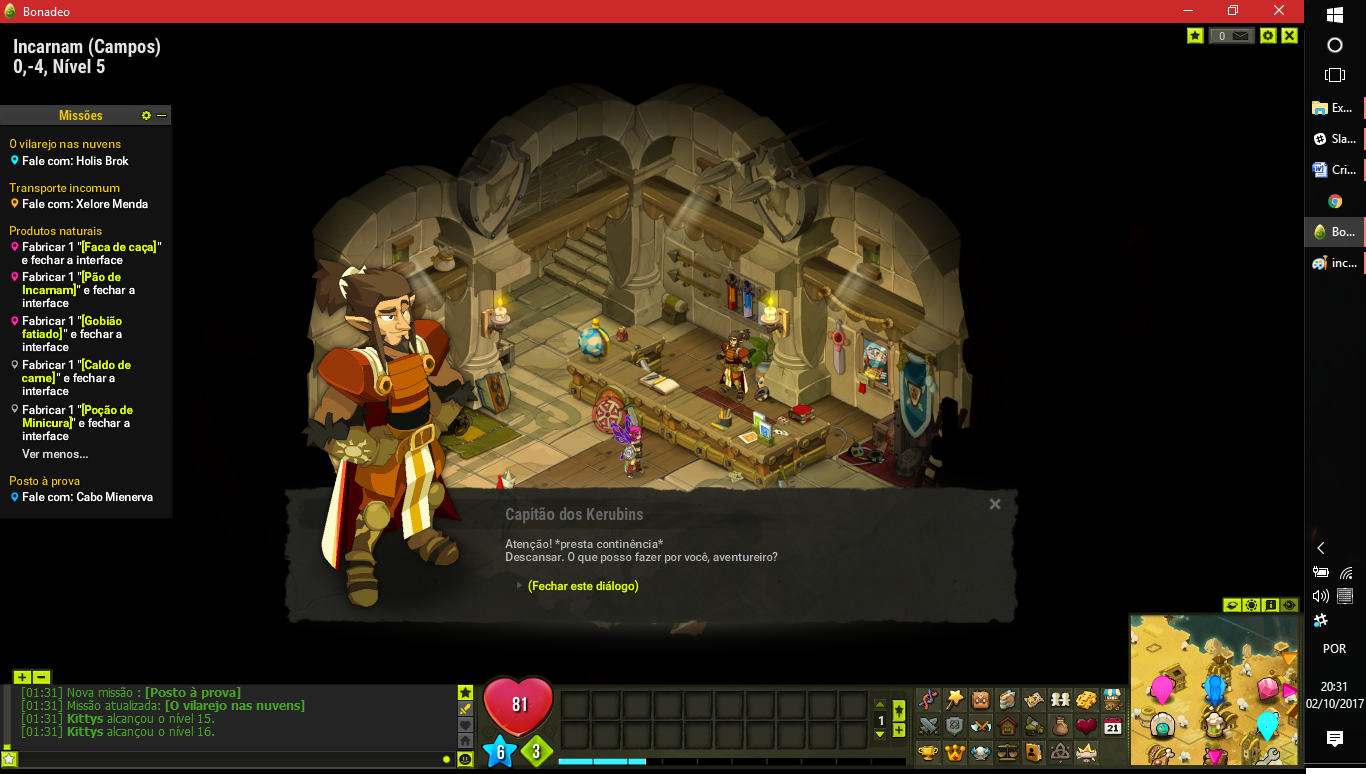Open game options with the top gear button
Screen dimensions: 1366x774
pyautogui.click(x=1268, y=36)
